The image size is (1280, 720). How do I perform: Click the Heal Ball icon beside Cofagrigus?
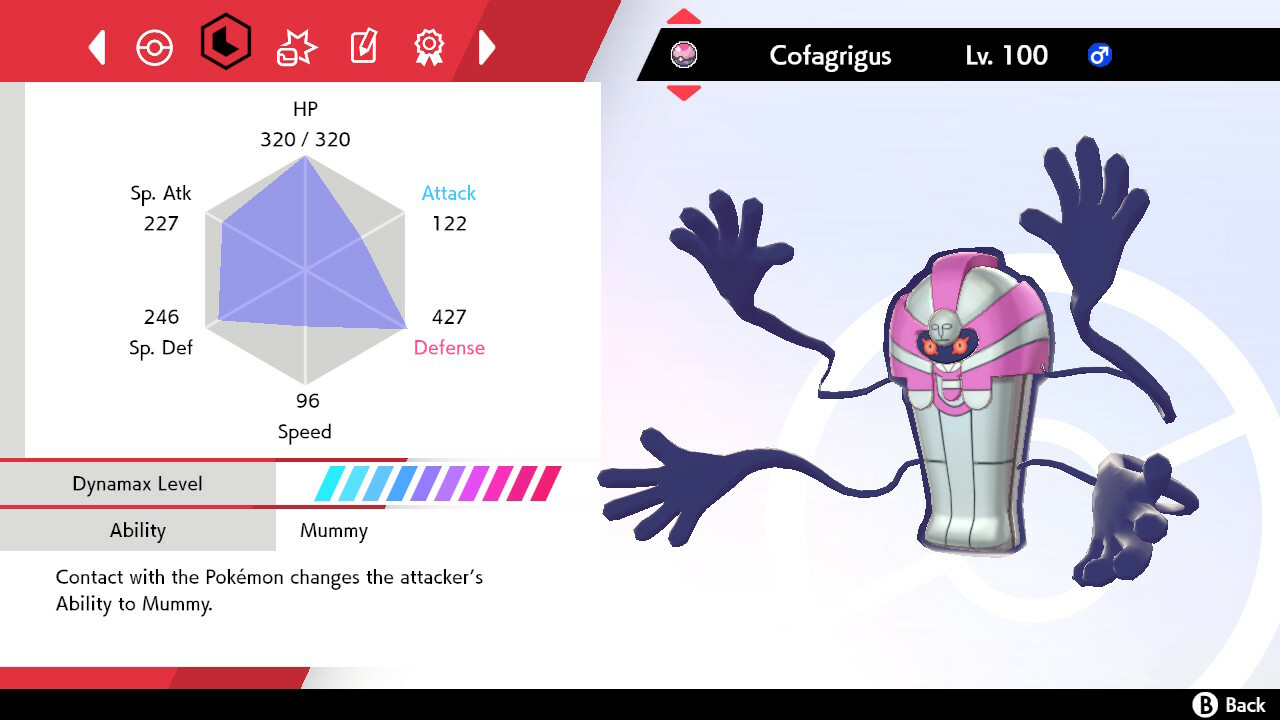685,55
